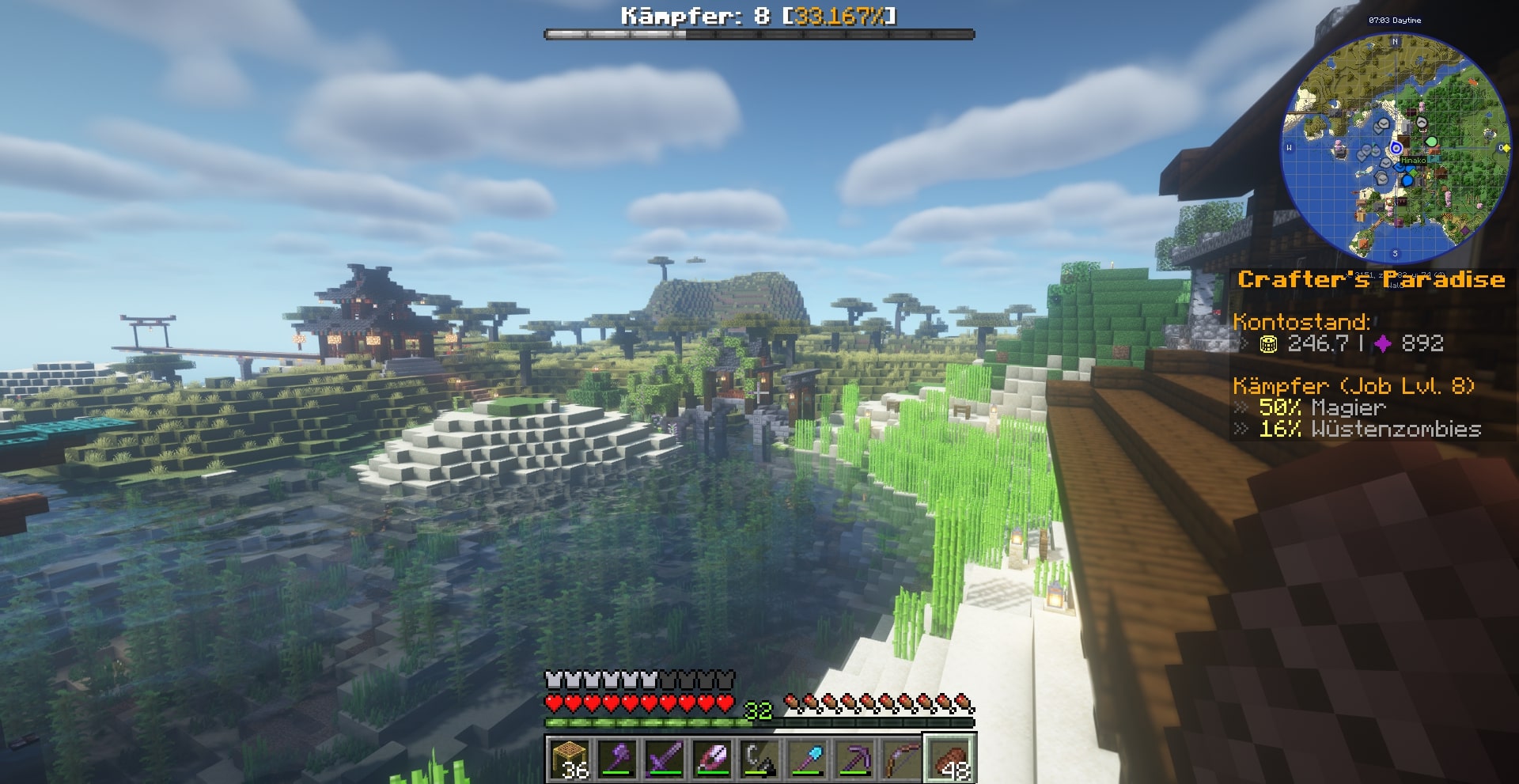Pick the flint and steel slot

click(x=759, y=759)
